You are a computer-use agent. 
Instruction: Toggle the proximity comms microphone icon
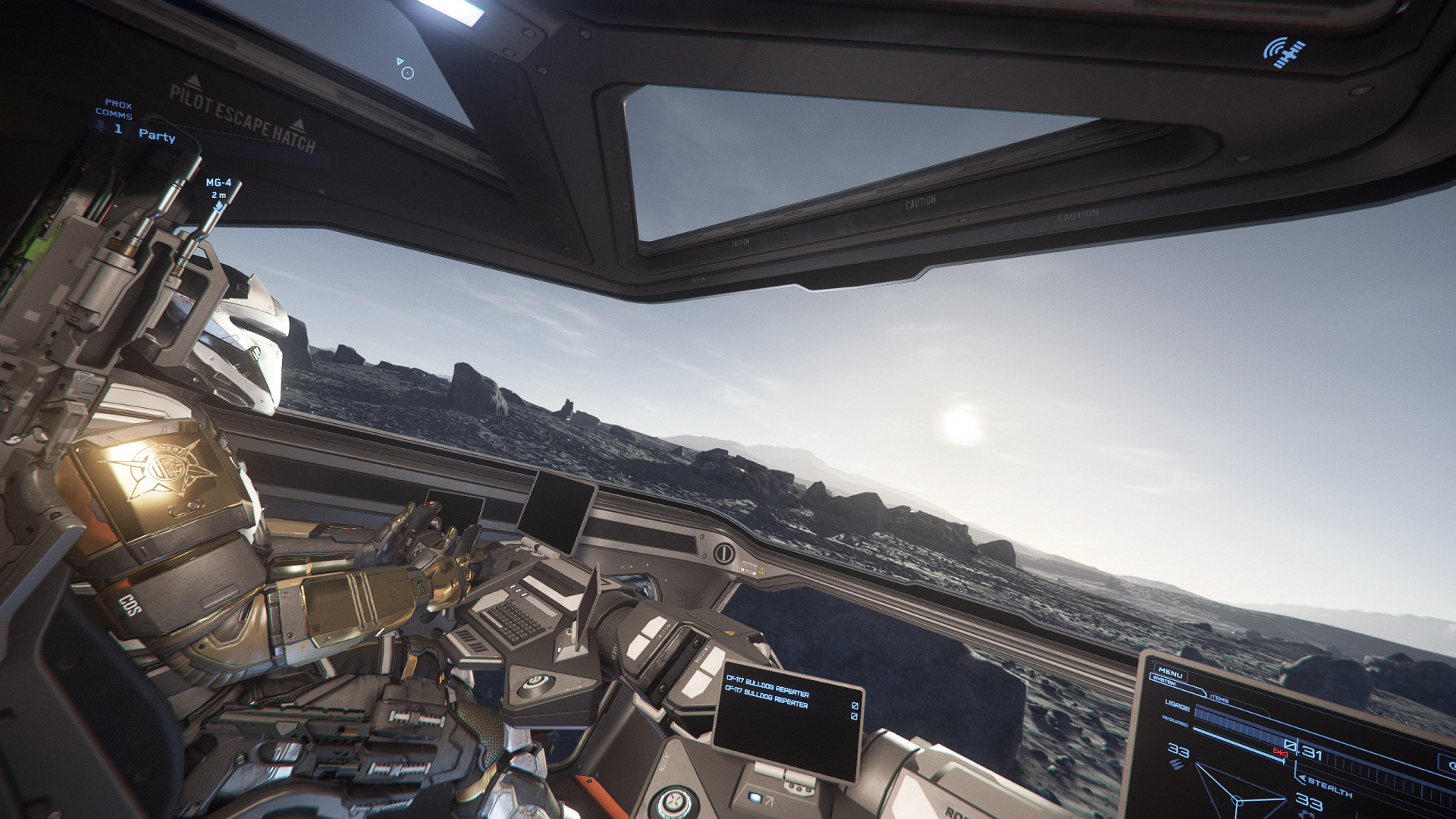coord(101,127)
